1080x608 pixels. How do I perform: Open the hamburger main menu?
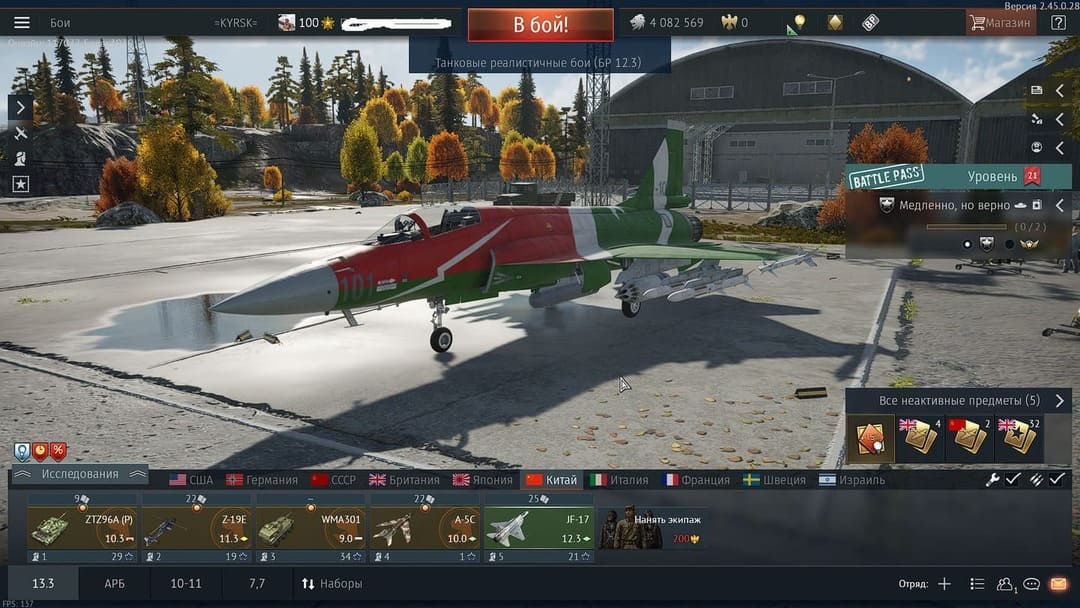click(x=22, y=23)
